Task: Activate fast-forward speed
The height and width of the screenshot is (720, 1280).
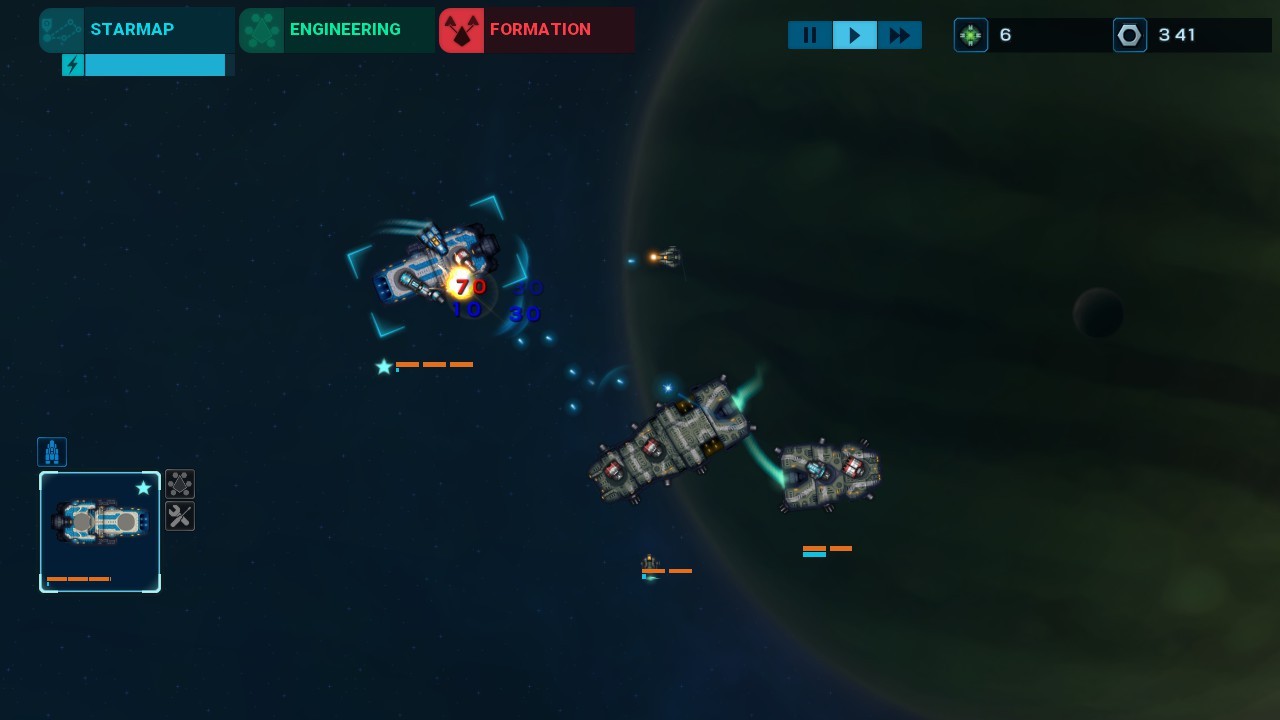Action: [x=900, y=36]
